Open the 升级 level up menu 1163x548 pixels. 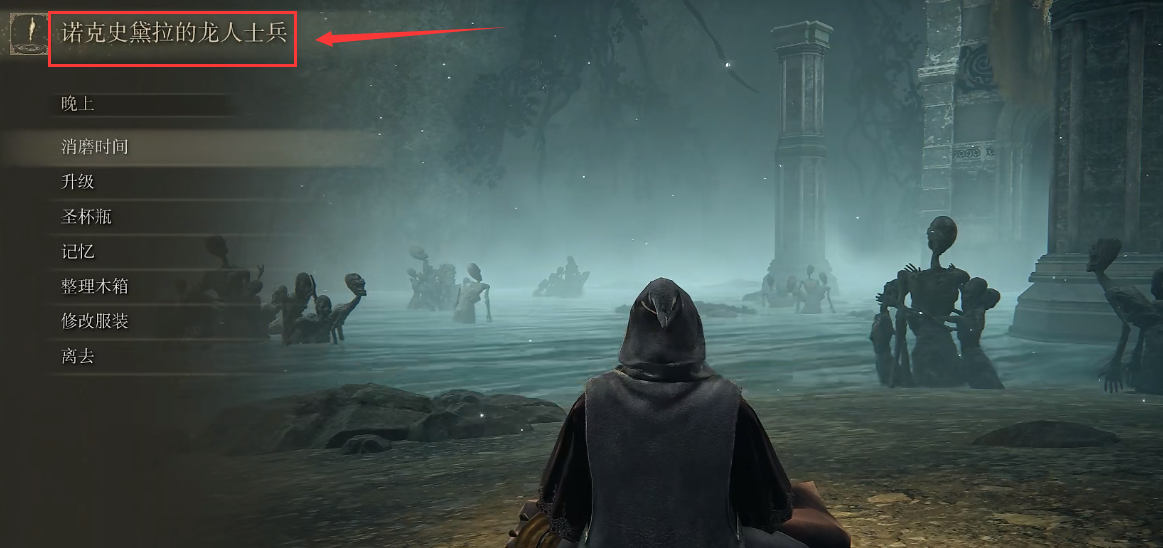78,182
